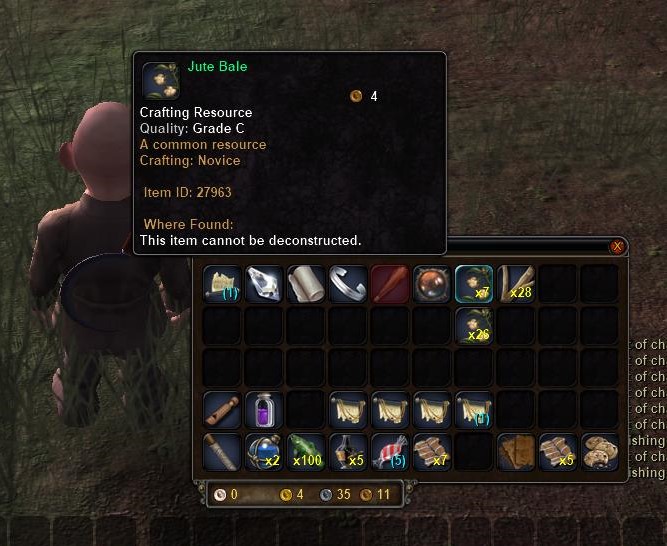The image size is (667, 546).
Task: Select the white crystal shard item
Action: pyautogui.click(x=264, y=283)
